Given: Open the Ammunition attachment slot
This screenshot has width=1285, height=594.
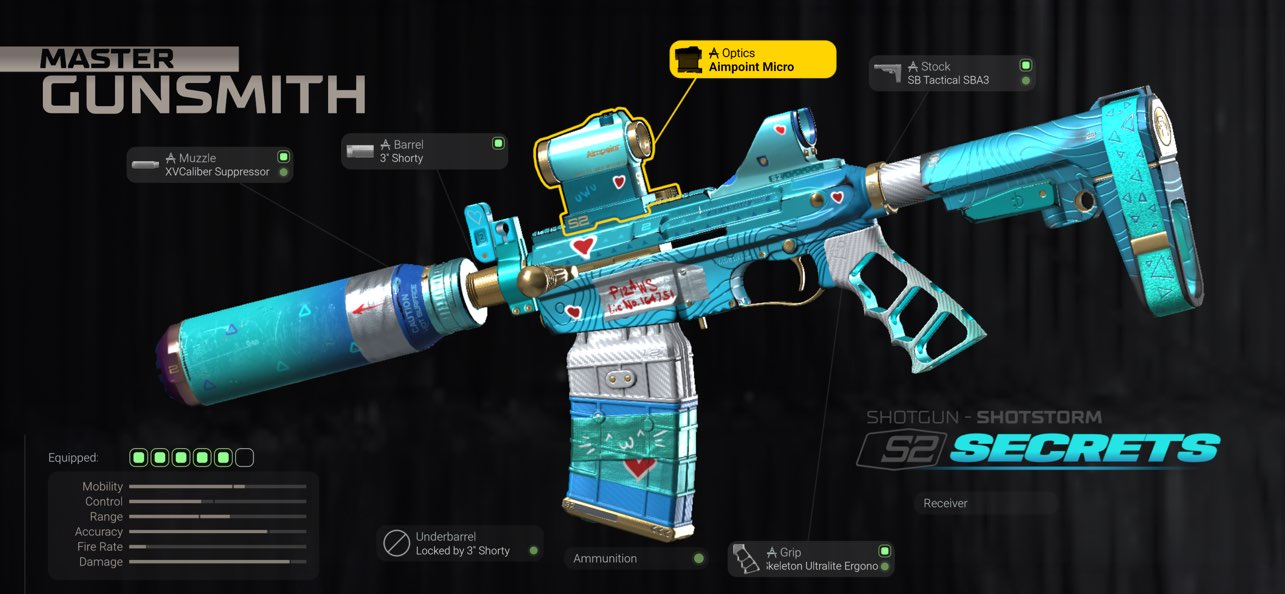Looking at the screenshot, I should (637, 558).
